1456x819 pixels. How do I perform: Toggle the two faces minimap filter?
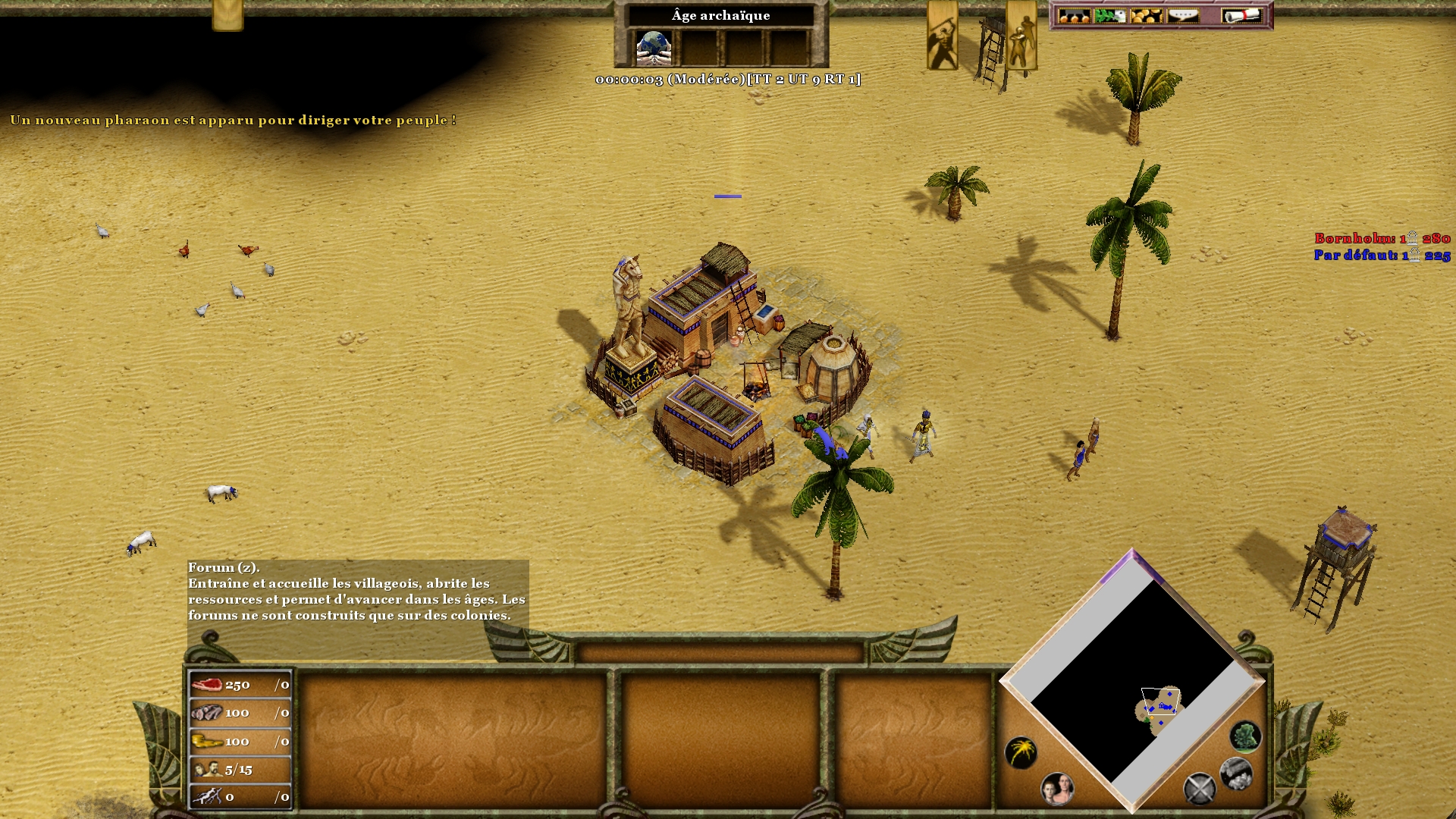[1057, 789]
